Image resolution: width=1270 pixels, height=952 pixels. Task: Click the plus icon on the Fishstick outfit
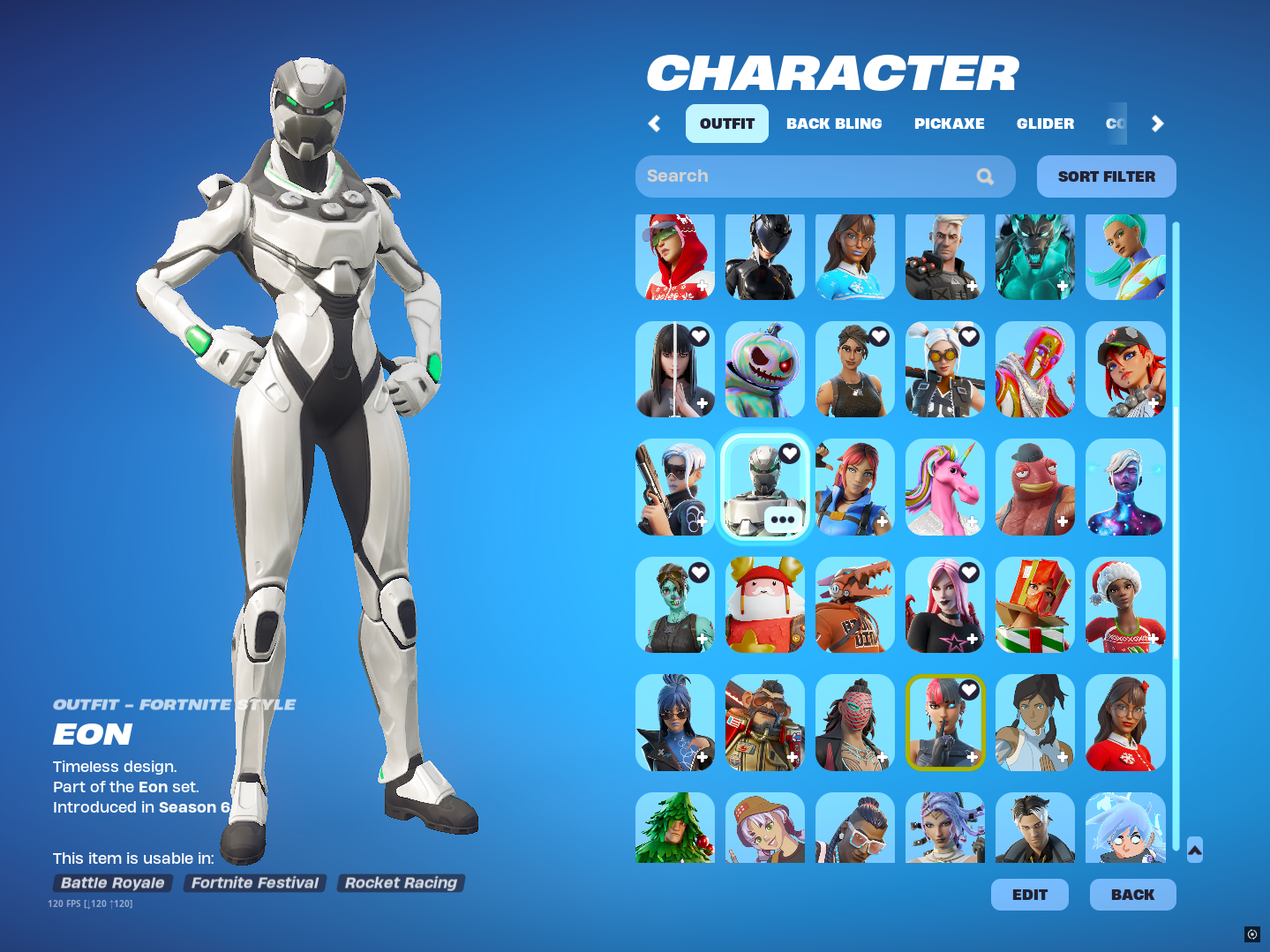point(1062,521)
